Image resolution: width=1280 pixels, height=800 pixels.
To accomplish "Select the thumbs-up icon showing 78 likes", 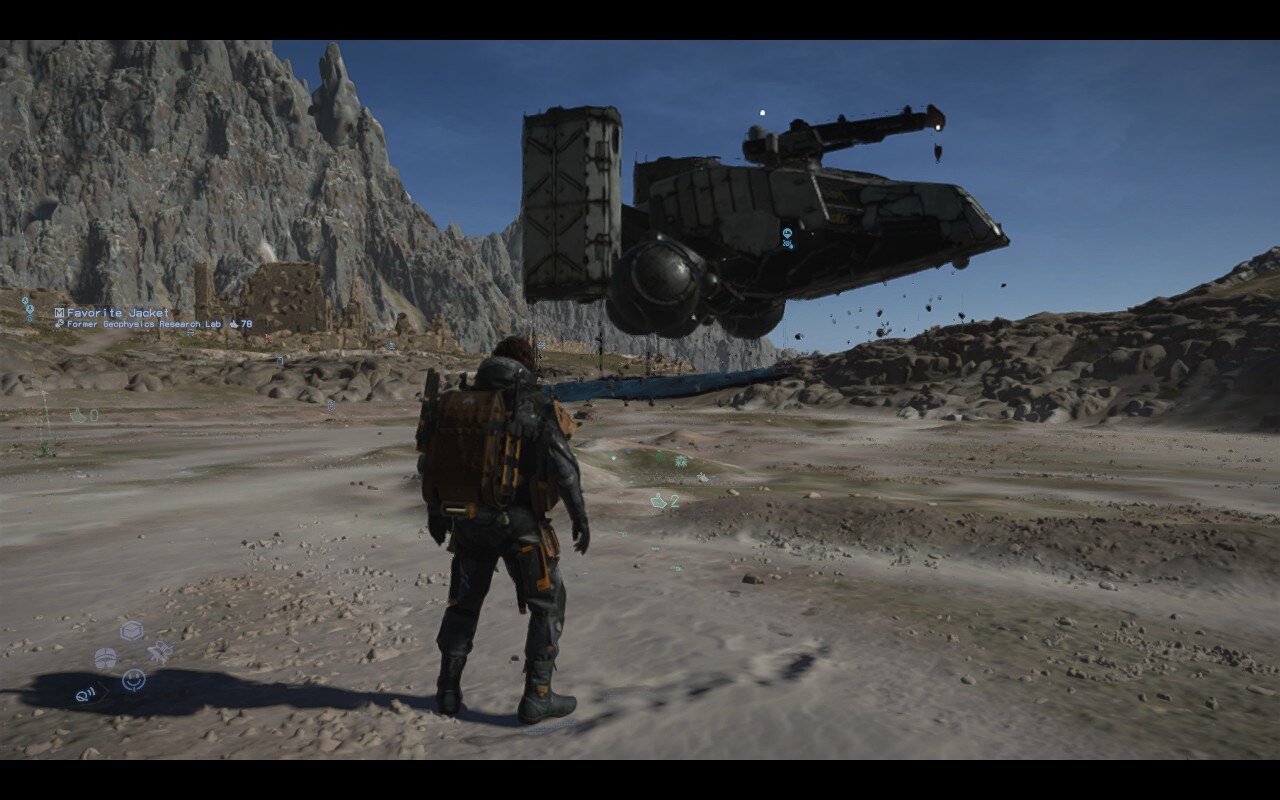I will click(239, 324).
